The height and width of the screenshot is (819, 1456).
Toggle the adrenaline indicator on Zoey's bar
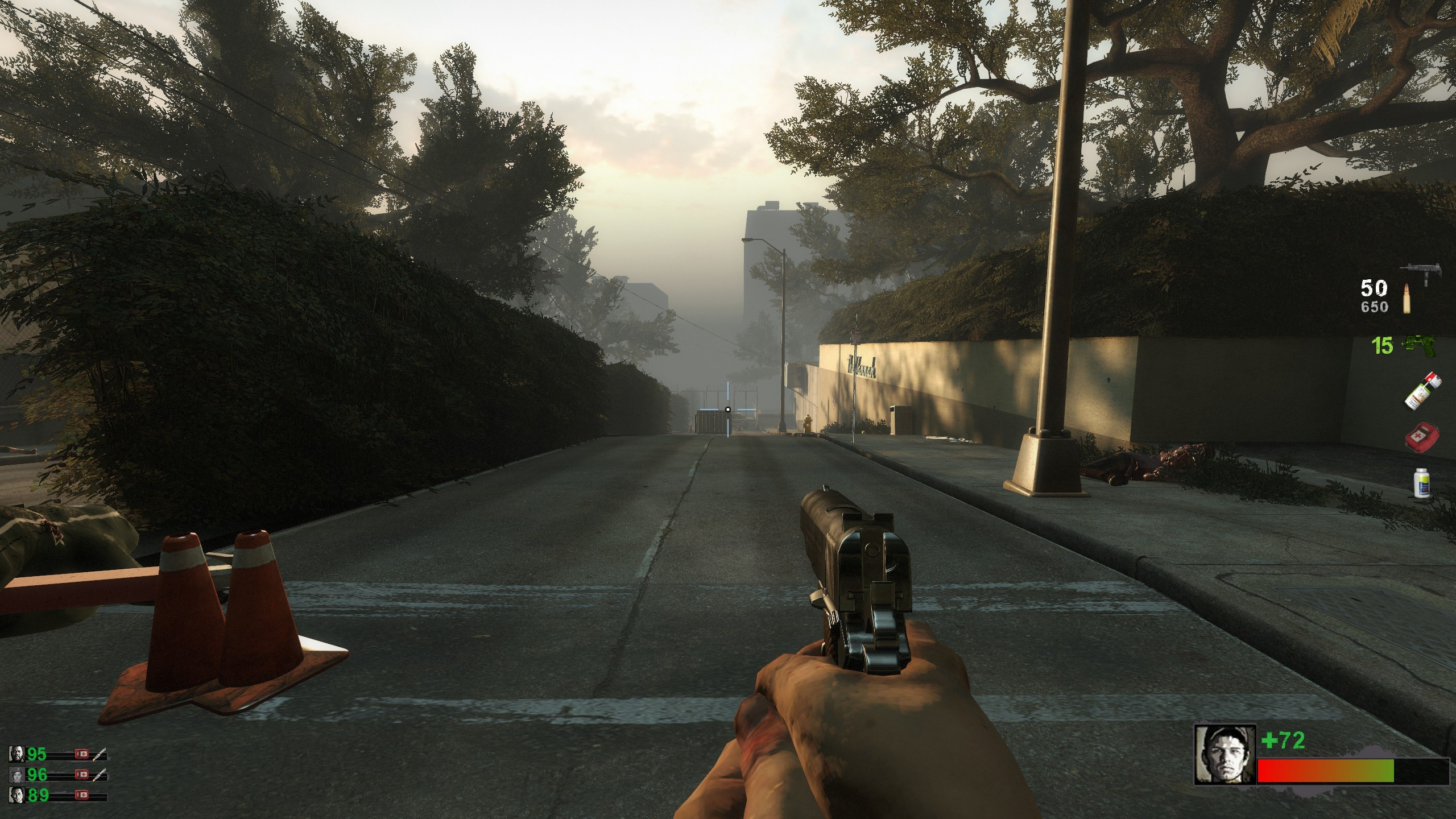(100, 775)
